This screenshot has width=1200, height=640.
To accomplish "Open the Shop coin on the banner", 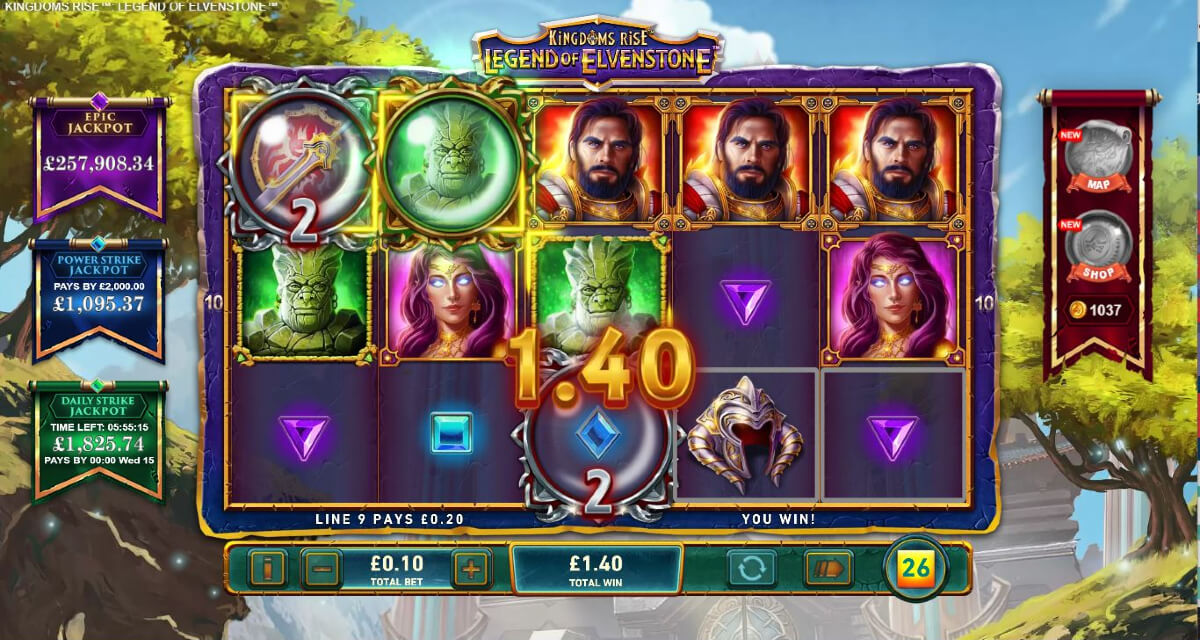I will coord(1097,245).
